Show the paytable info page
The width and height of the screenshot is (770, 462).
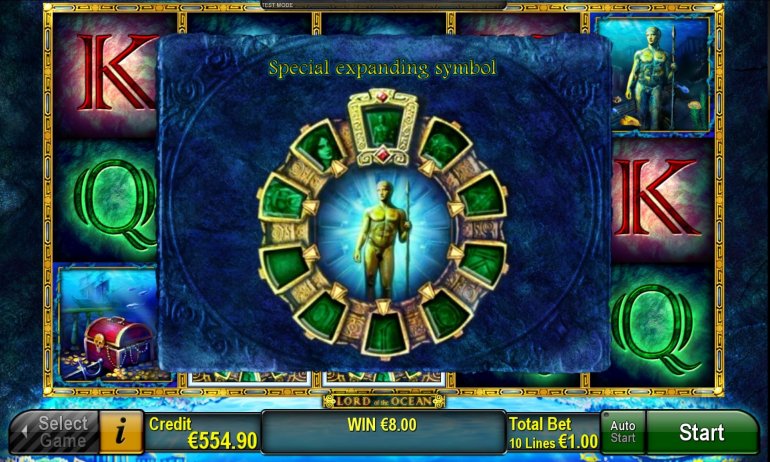tap(122, 432)
